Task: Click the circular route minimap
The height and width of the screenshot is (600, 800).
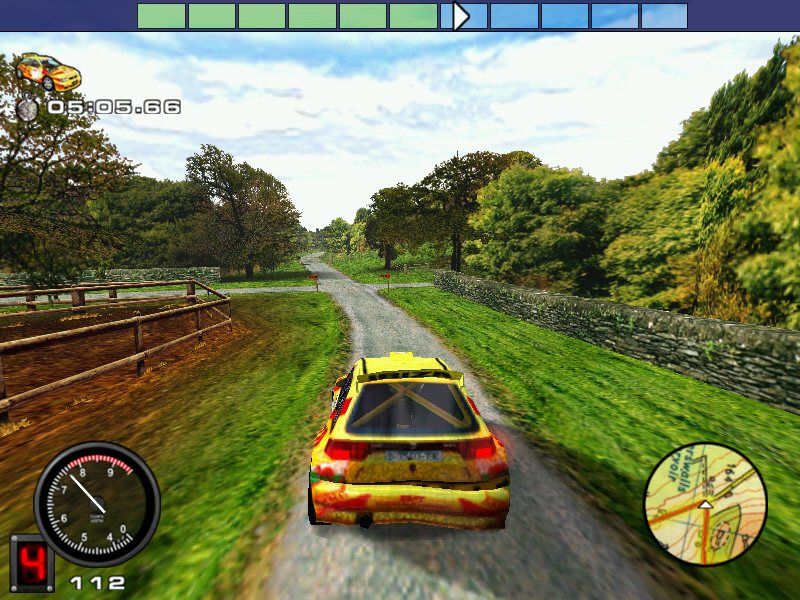Action: (x=705, y=505)
